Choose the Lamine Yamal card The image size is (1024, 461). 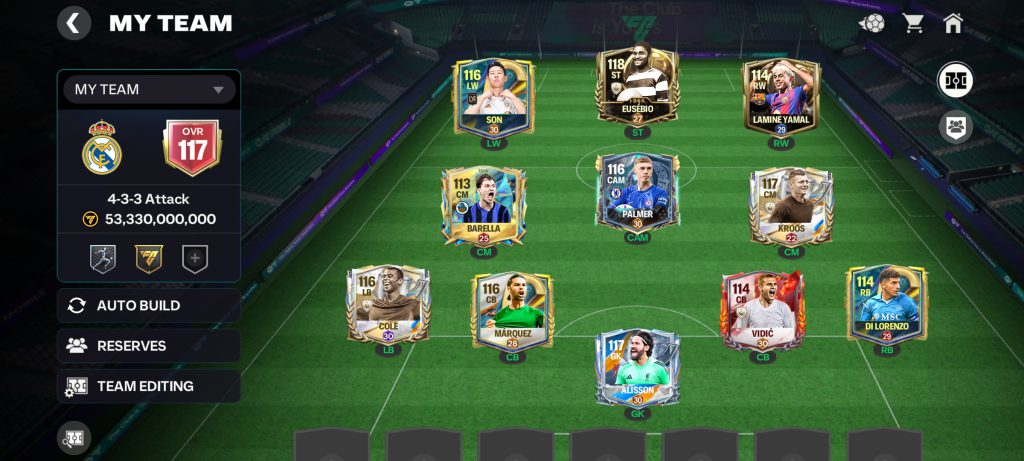coord(781,97)
